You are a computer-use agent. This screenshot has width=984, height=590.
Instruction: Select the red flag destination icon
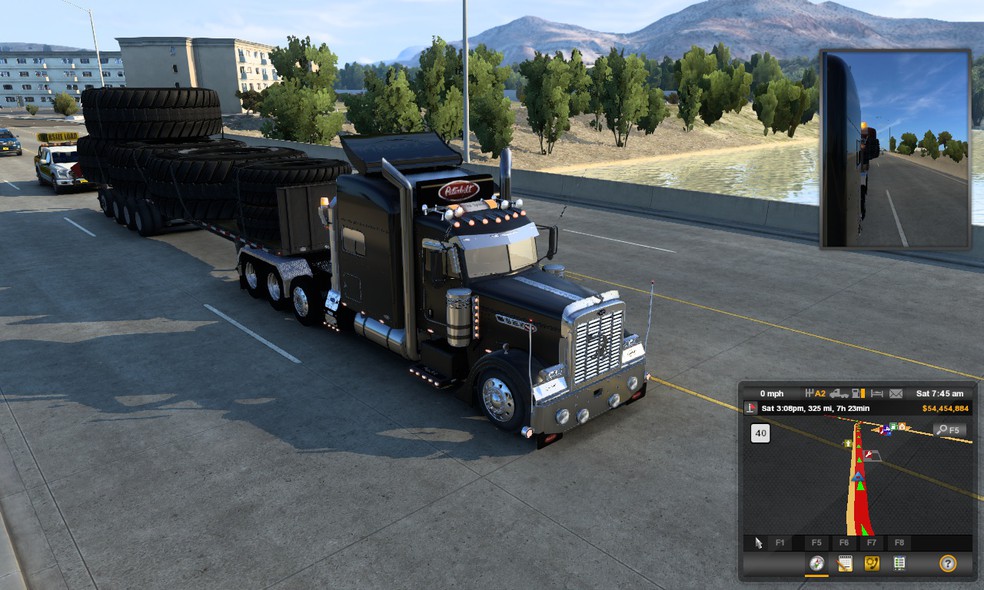click(751, 408)
